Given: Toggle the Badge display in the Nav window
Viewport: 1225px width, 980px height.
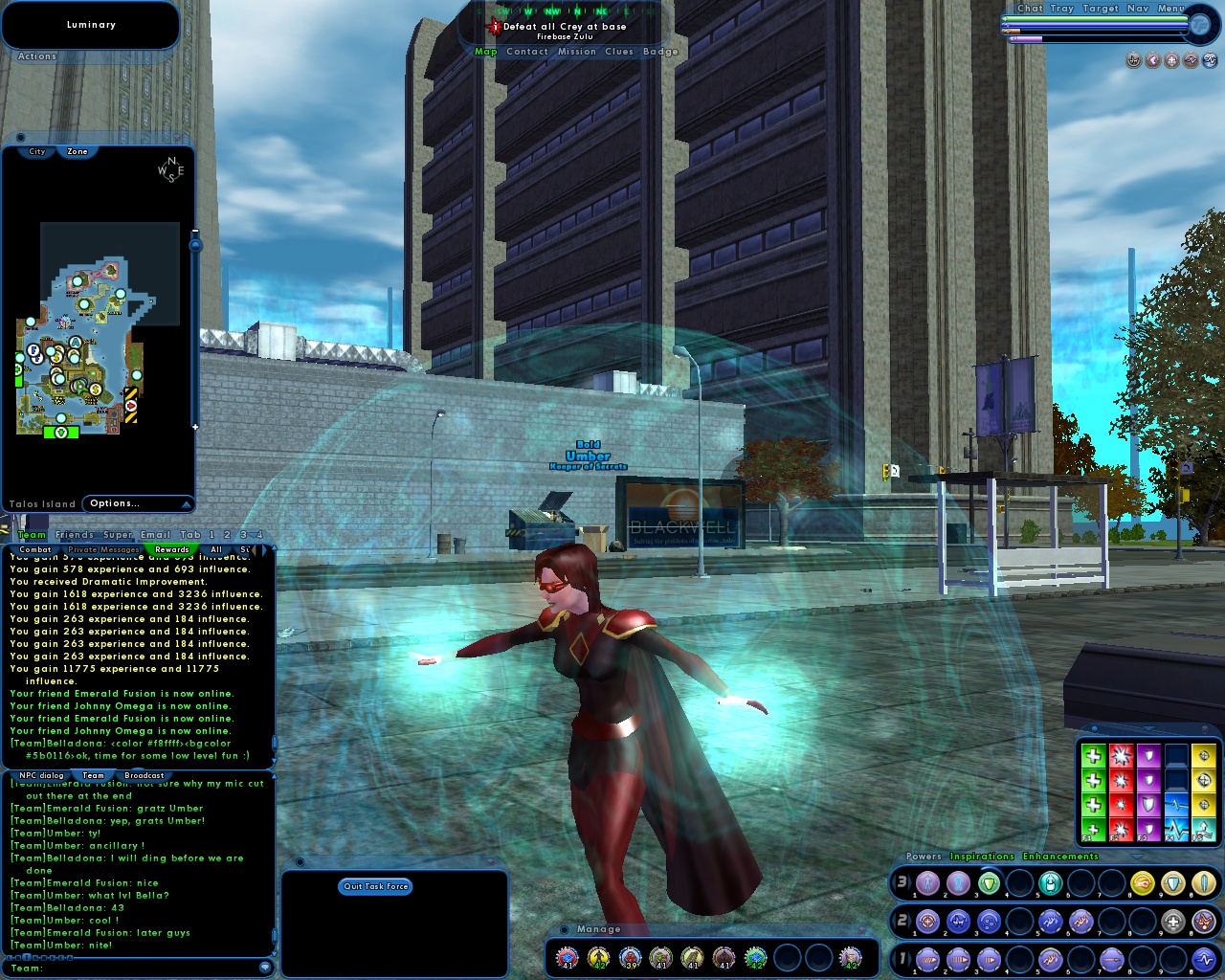Looking at the screenshot, I should click(x=659, y=52).
